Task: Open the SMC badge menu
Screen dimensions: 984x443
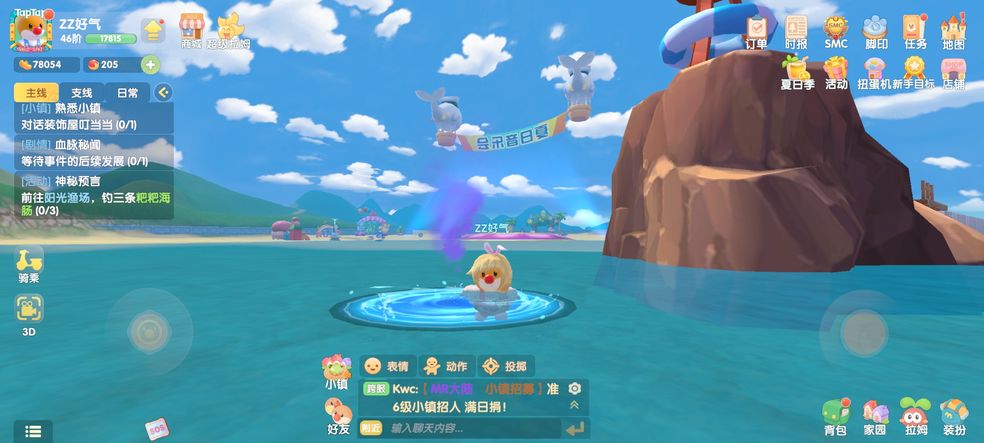Action: click(x=836, y=31)
